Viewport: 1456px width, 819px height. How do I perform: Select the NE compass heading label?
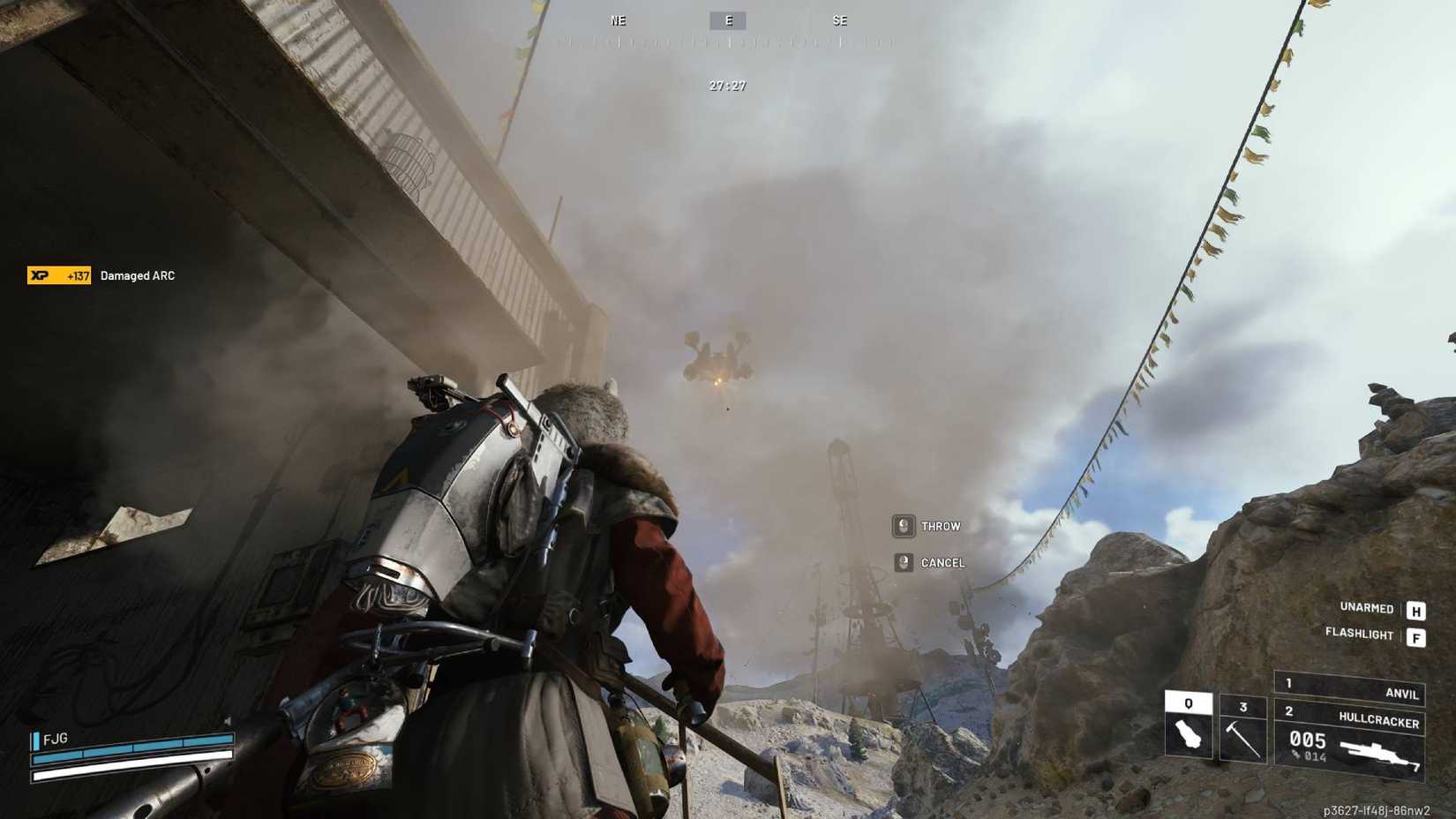pyautogui.click(x=618, y=20)
